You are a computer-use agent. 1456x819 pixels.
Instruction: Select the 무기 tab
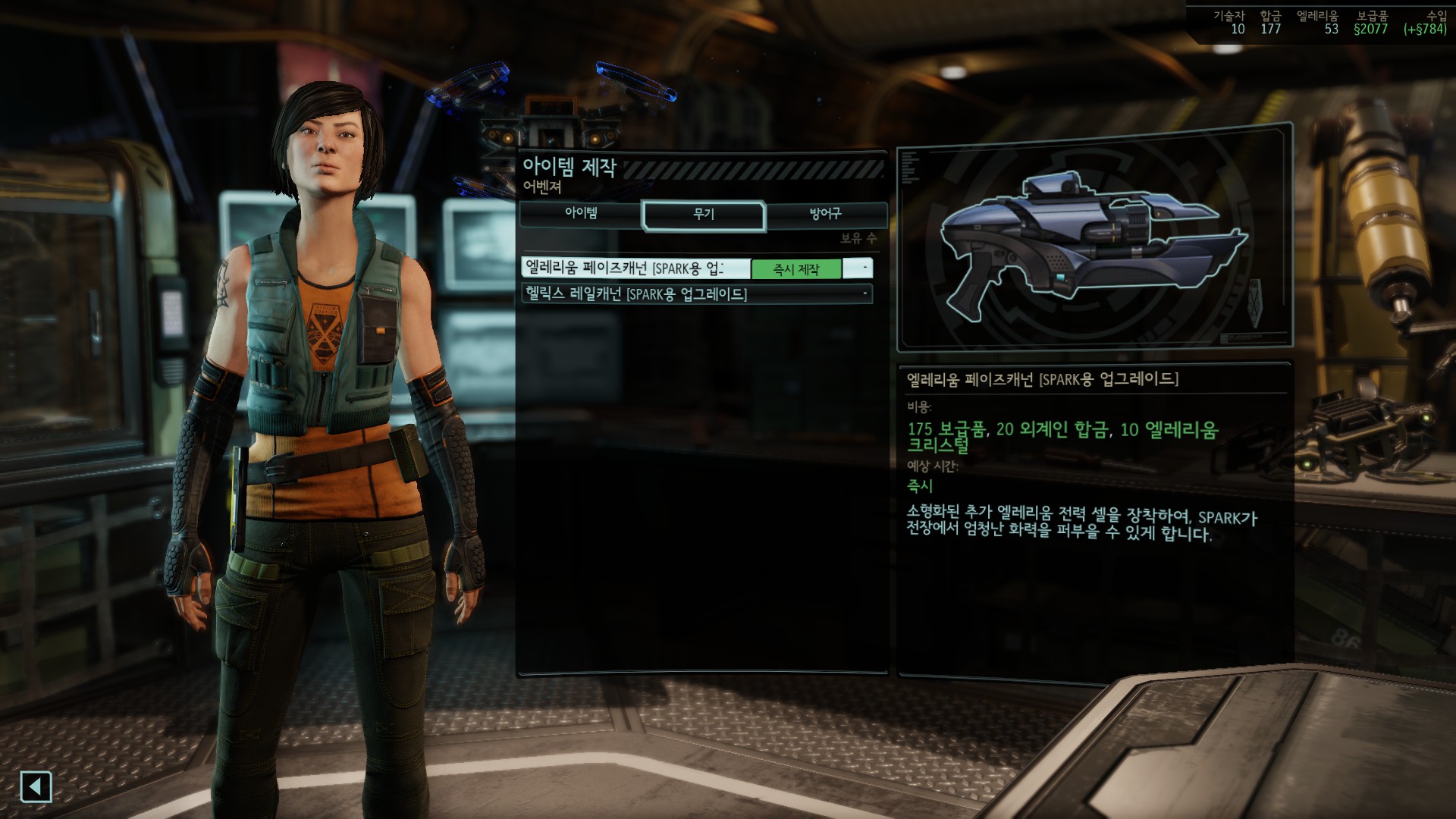pyautogui.click(x=704, y=215)
